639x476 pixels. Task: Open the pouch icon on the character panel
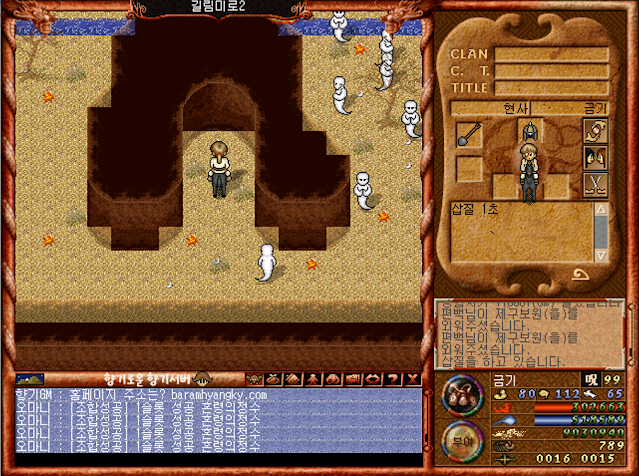[x=595, y=131]
